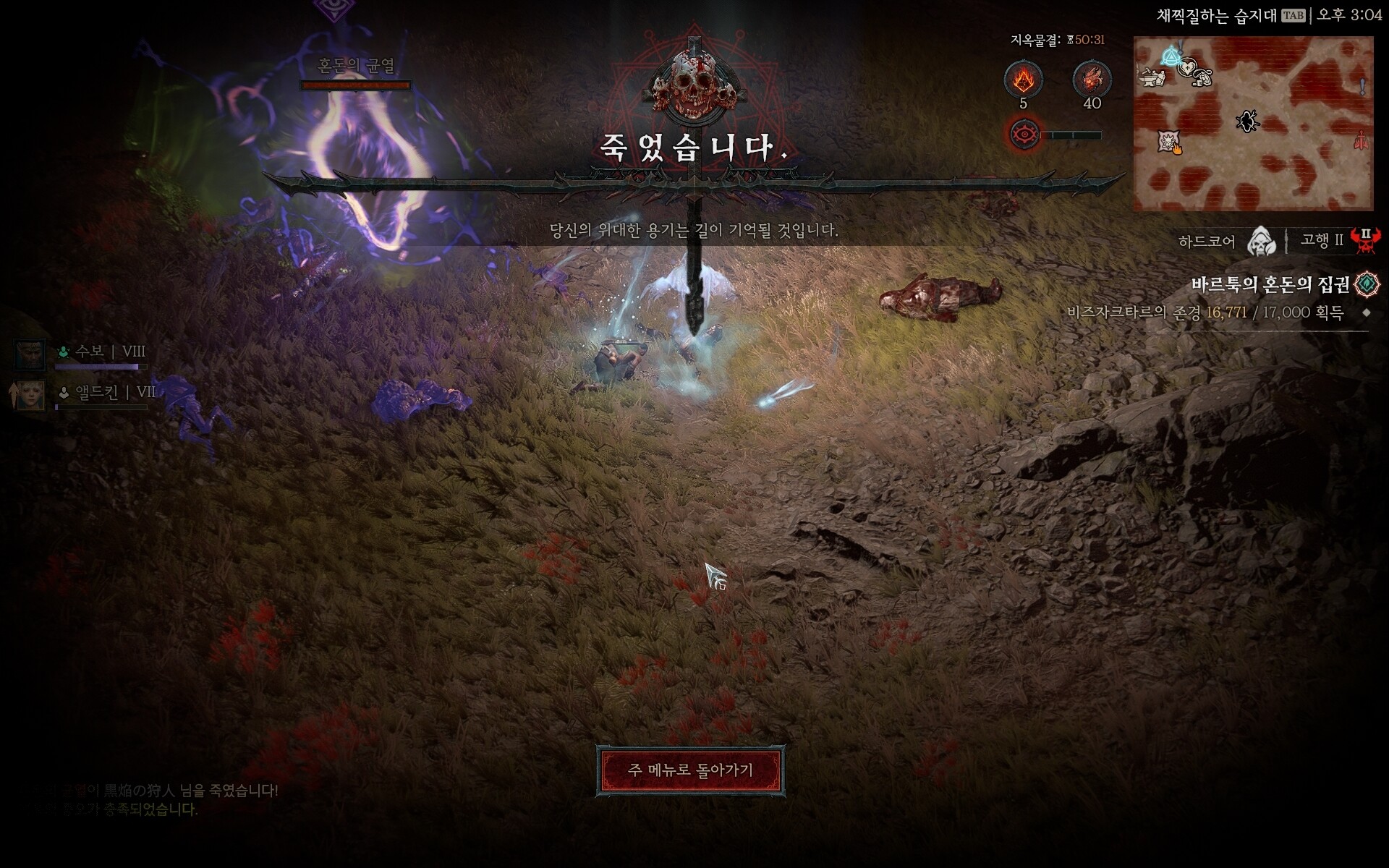The height and width of the screenshot is (868, 1389).
Task: Click the 고행 II difficulty demon icon
Action: point(1365,240)
